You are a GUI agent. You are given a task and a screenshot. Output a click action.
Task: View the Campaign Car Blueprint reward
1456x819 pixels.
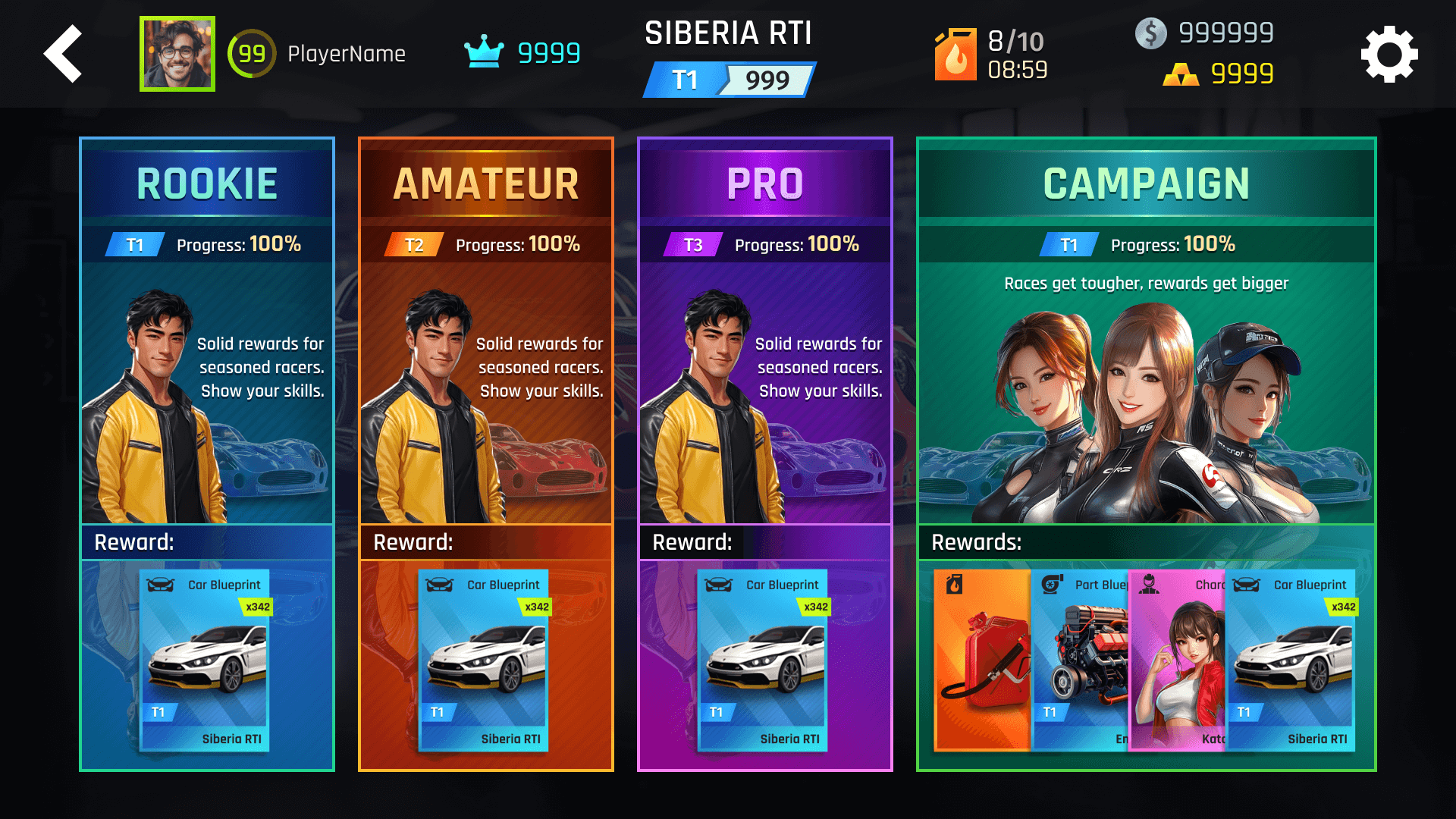[1291, 660]
